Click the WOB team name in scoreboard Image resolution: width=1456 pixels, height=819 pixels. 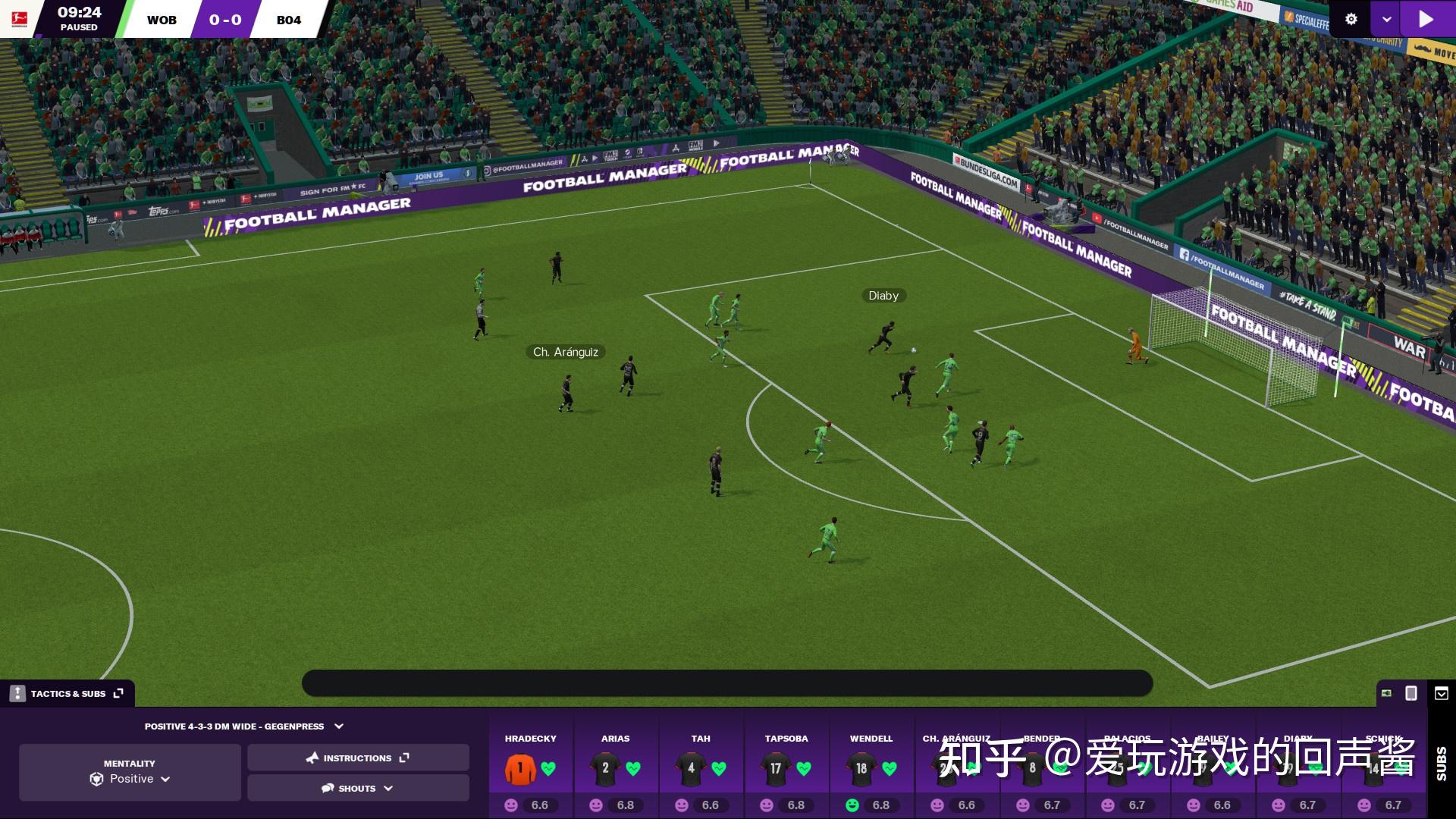pos(162,20)
